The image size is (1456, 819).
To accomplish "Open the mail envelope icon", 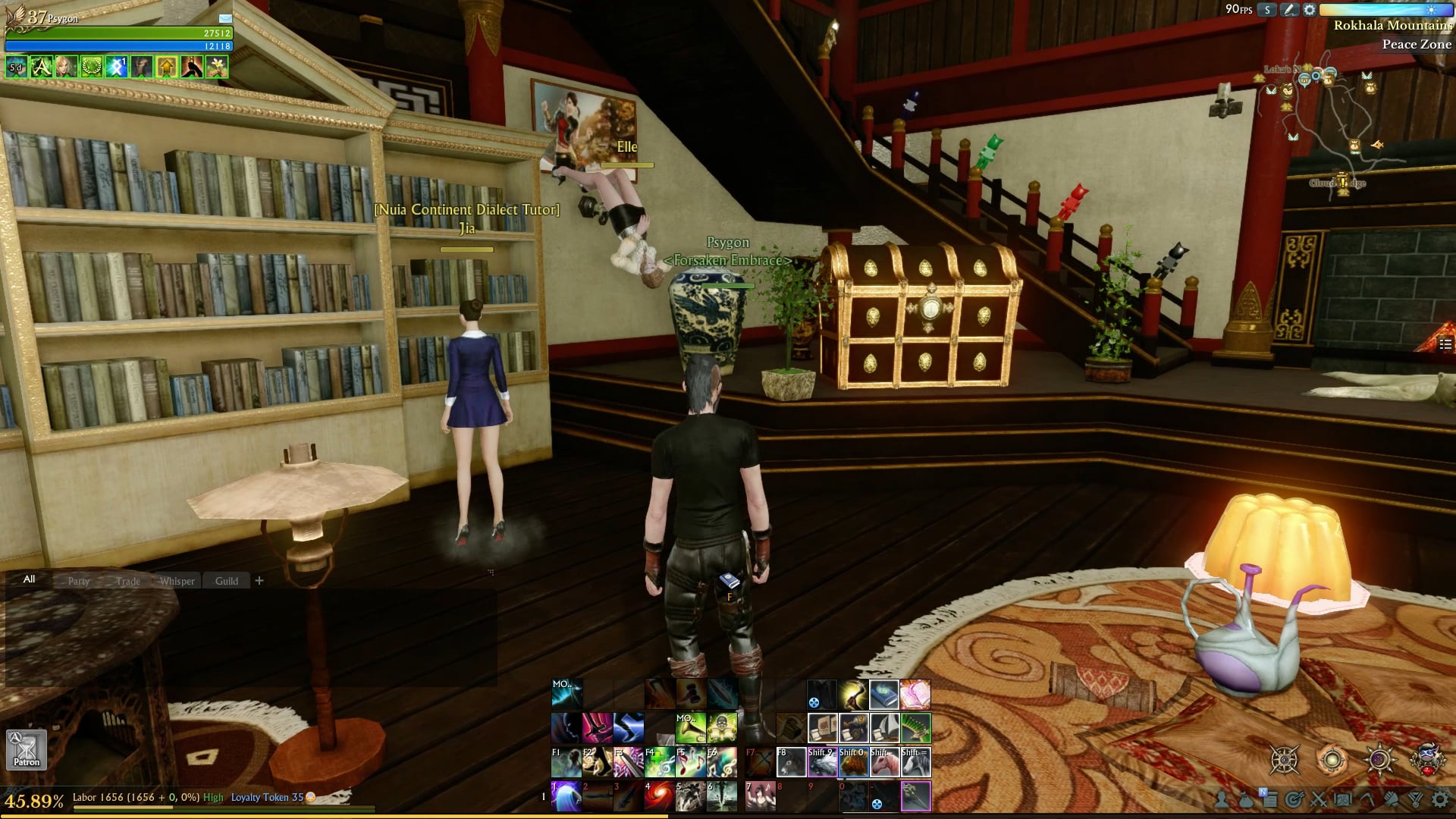I will pos(225,18).
